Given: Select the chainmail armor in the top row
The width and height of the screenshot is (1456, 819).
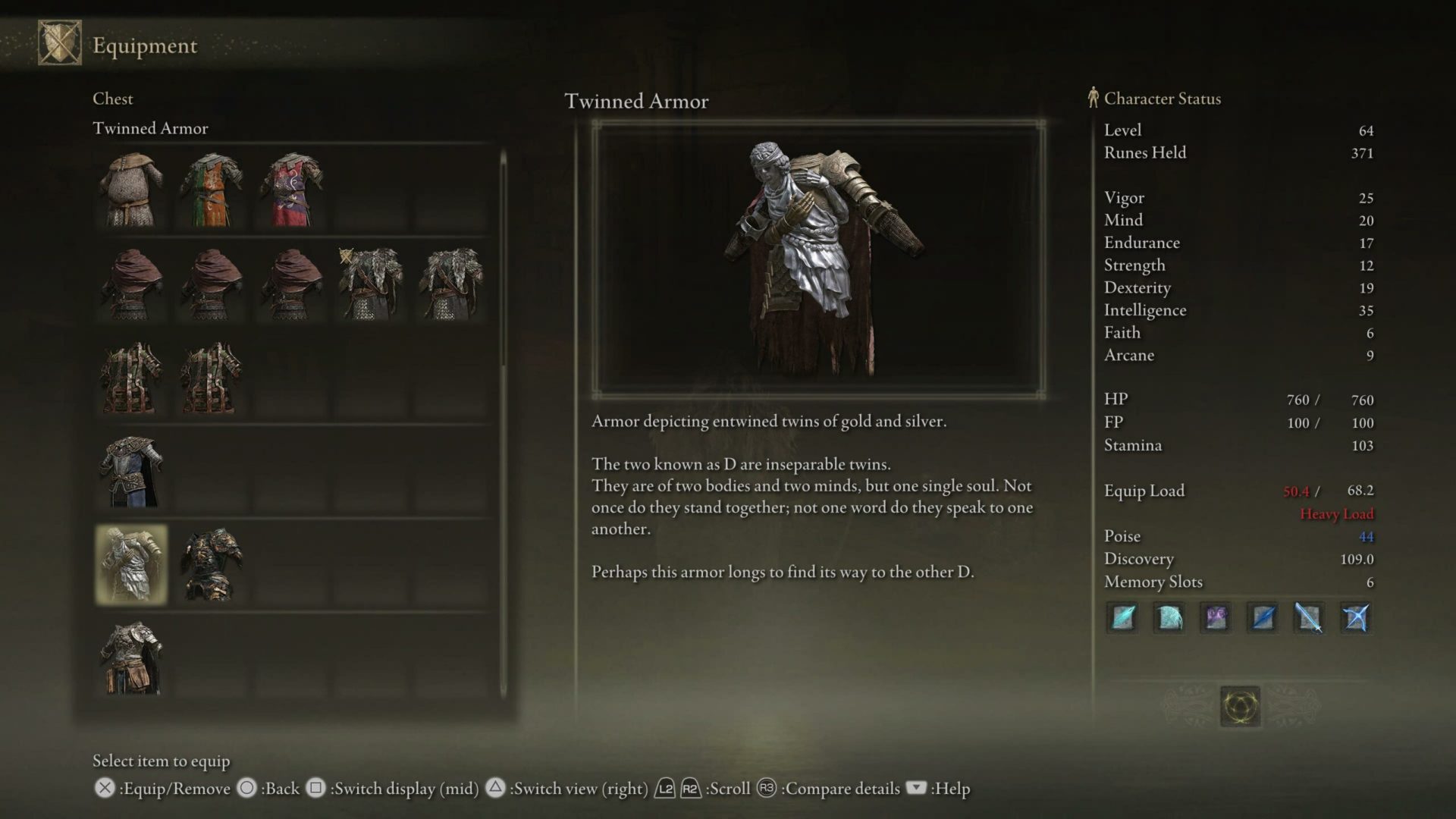Looking at the screenshot, I should 130,190.
